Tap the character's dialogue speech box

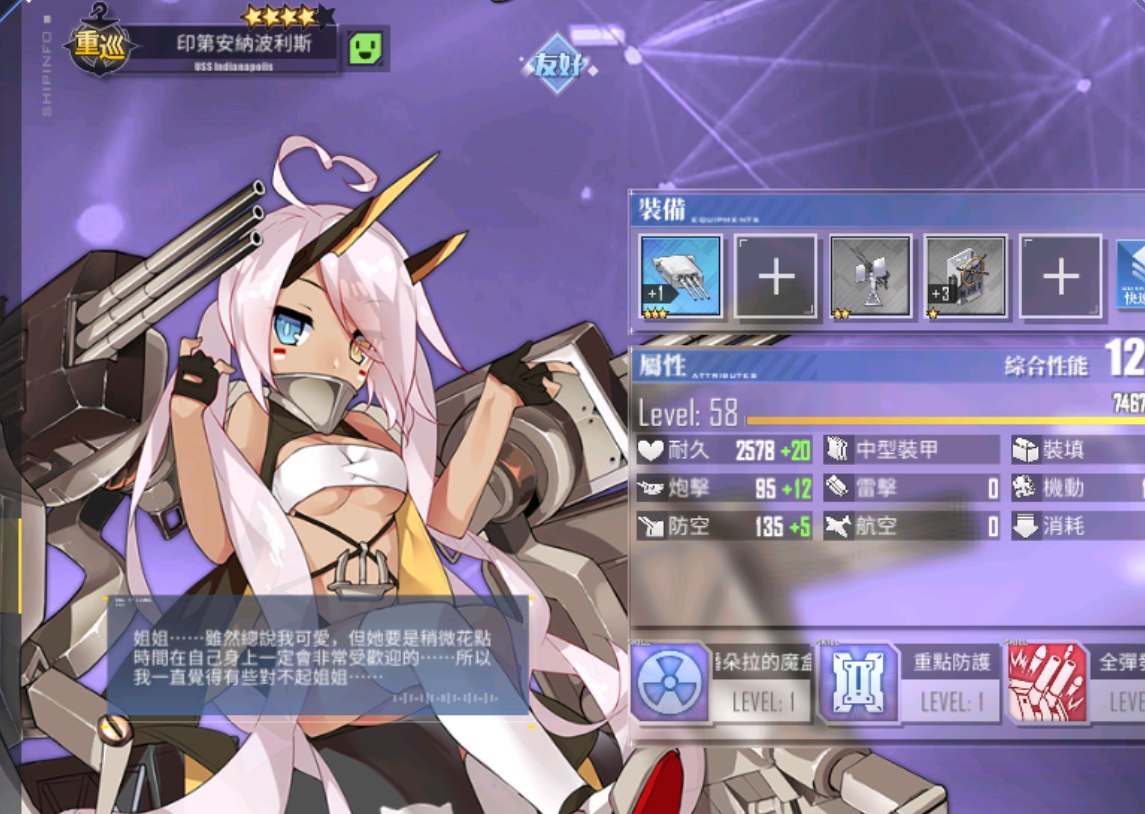pos(317,657)
